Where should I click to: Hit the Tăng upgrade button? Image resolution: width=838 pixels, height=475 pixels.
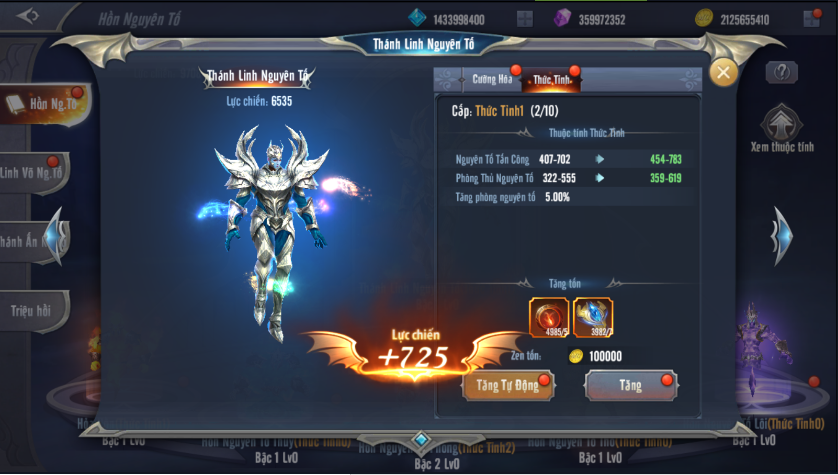tap(630, 385)
